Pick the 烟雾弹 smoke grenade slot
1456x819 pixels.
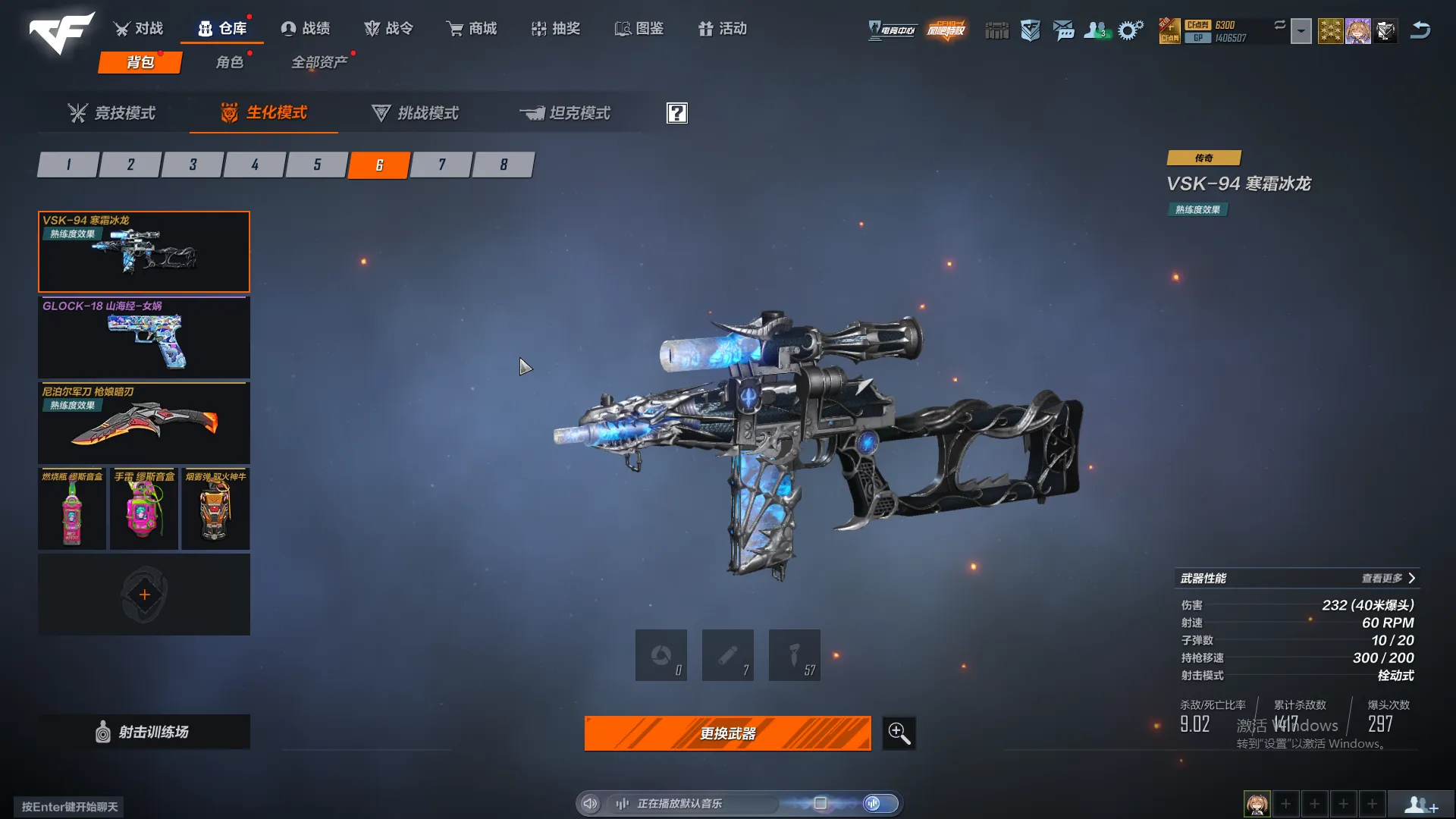click(x=215, y=509)
